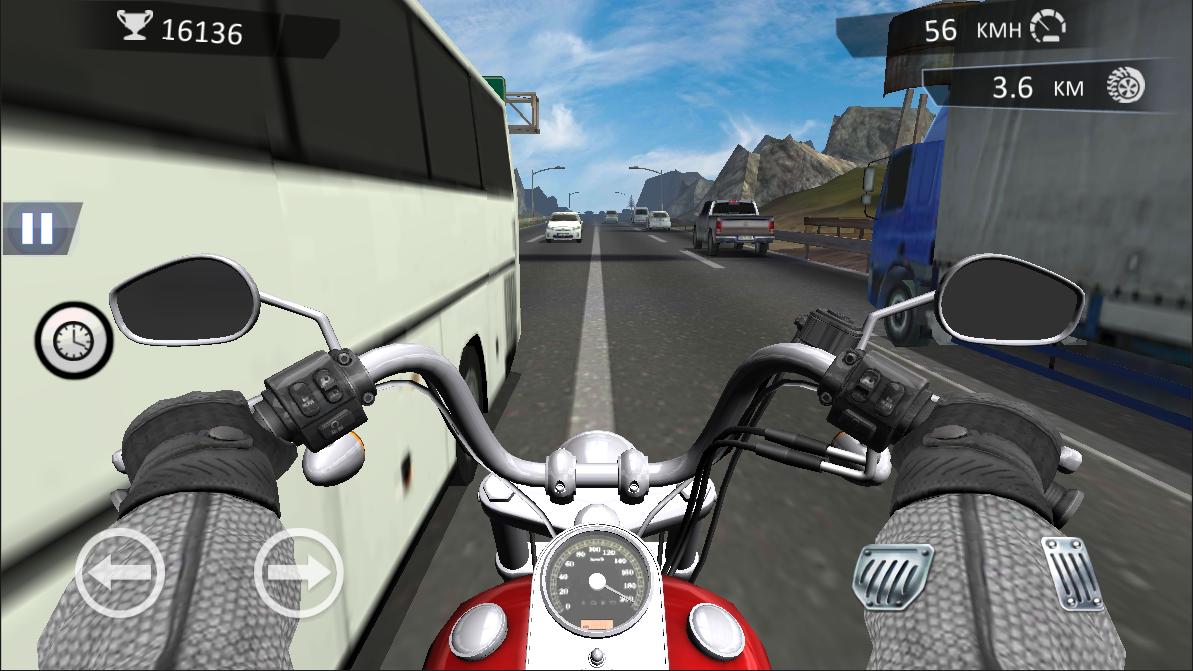
Task: Activate the clock slow-motion button
Action: [x=73, y=342]
